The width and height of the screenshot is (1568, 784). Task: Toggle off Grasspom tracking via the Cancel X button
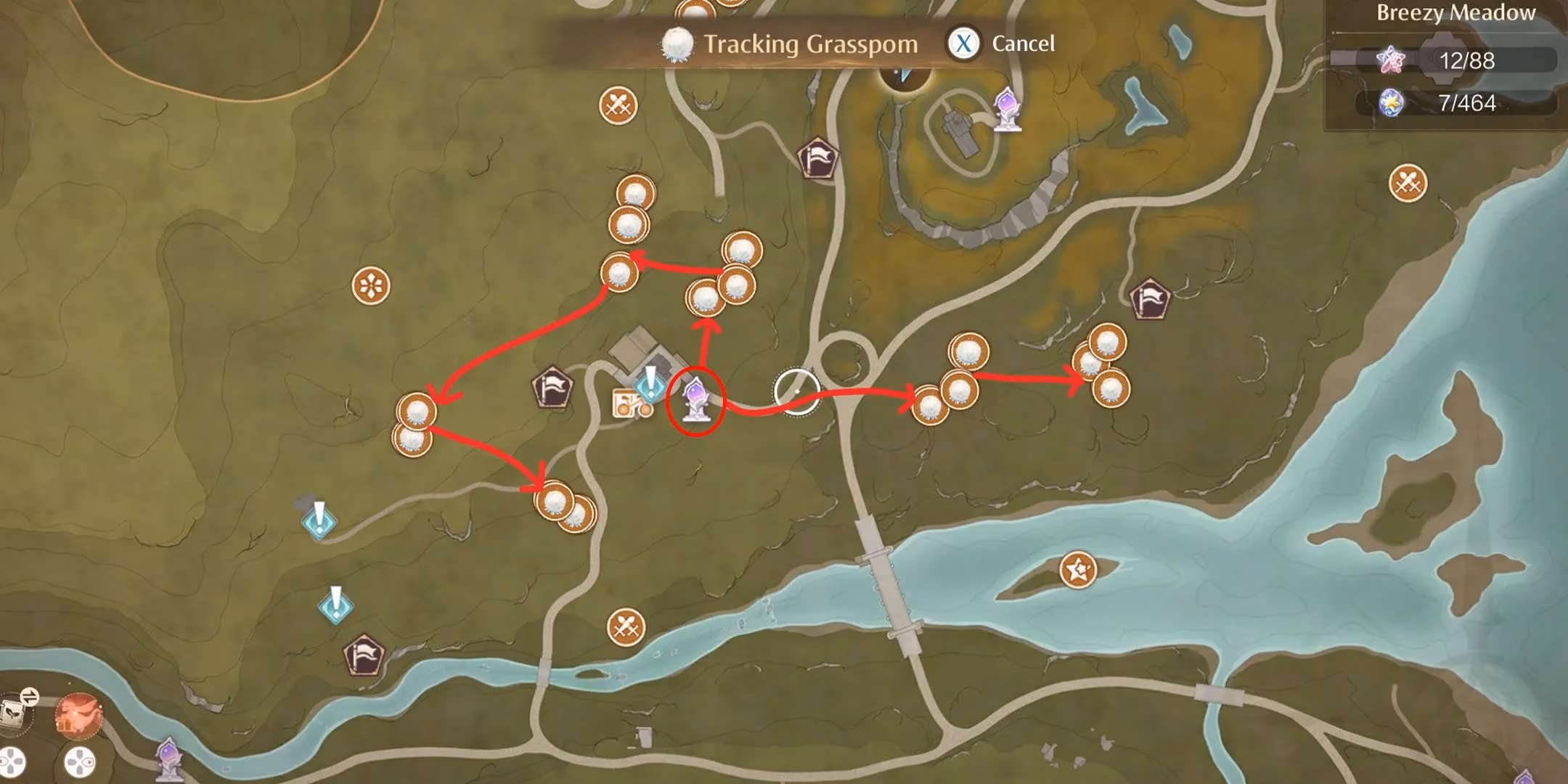(965, 44)
